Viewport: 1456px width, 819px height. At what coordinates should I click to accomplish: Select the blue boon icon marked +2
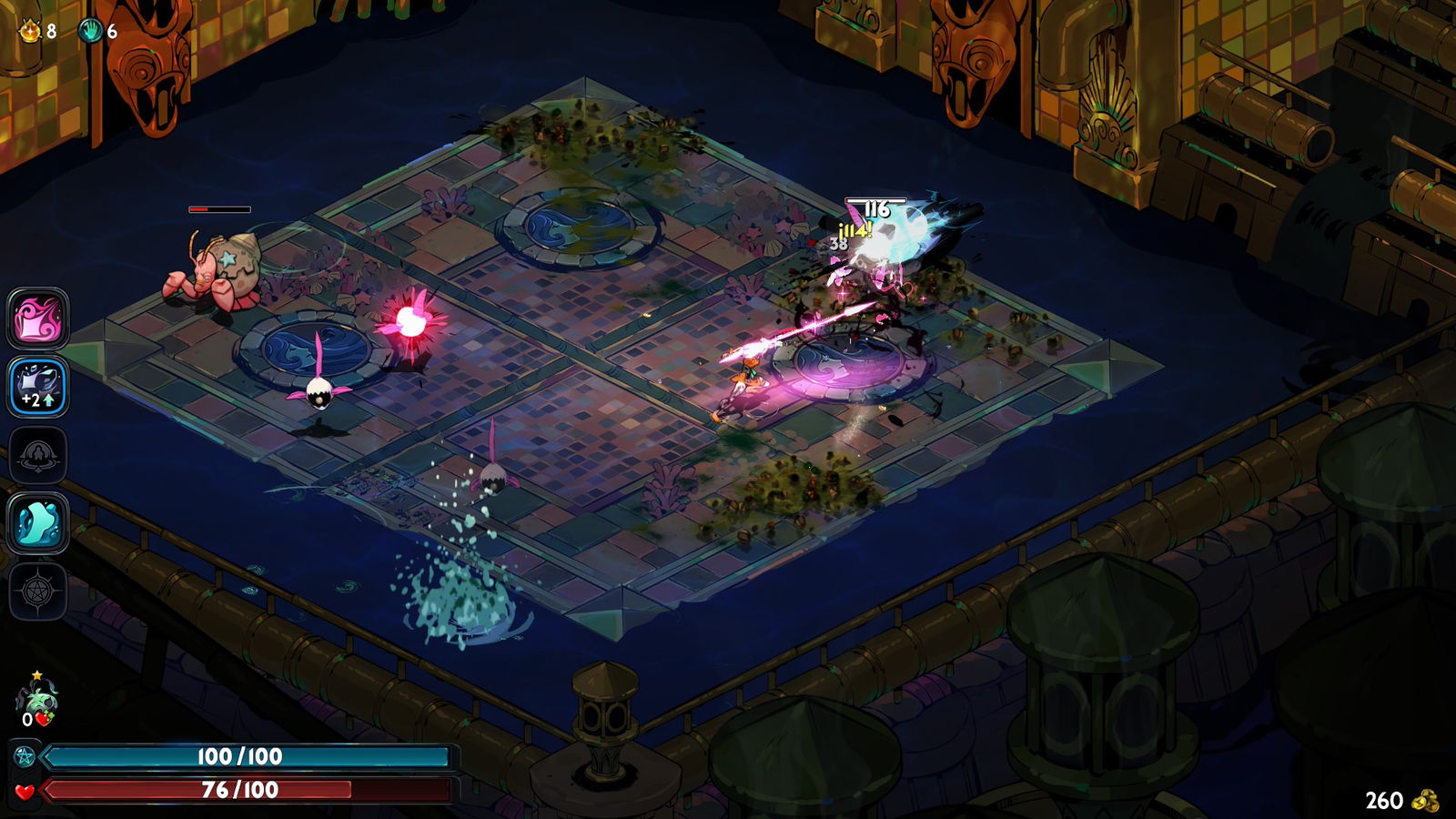click(x=38, y=387)
